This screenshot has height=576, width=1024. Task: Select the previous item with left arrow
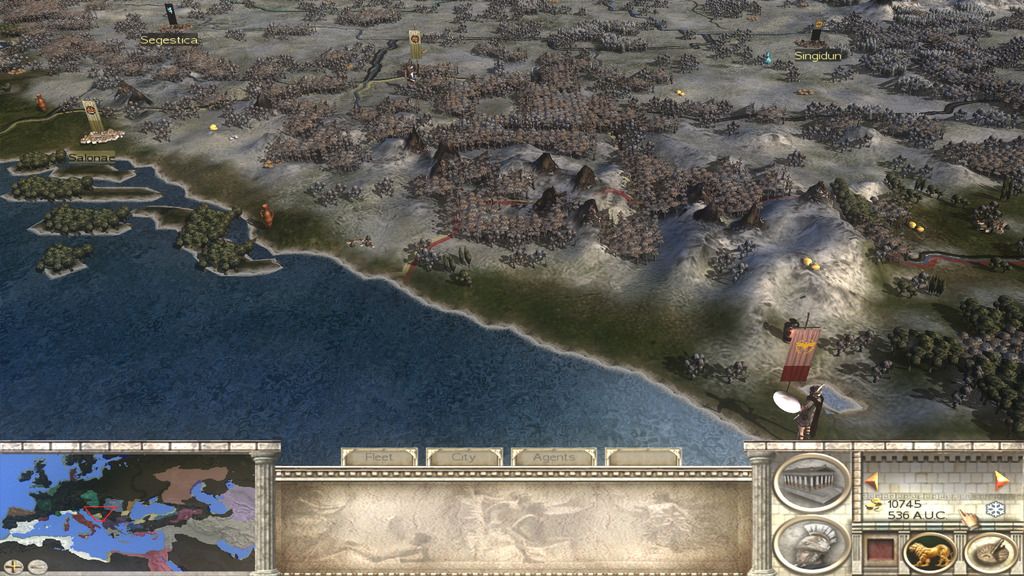(871, 480)
